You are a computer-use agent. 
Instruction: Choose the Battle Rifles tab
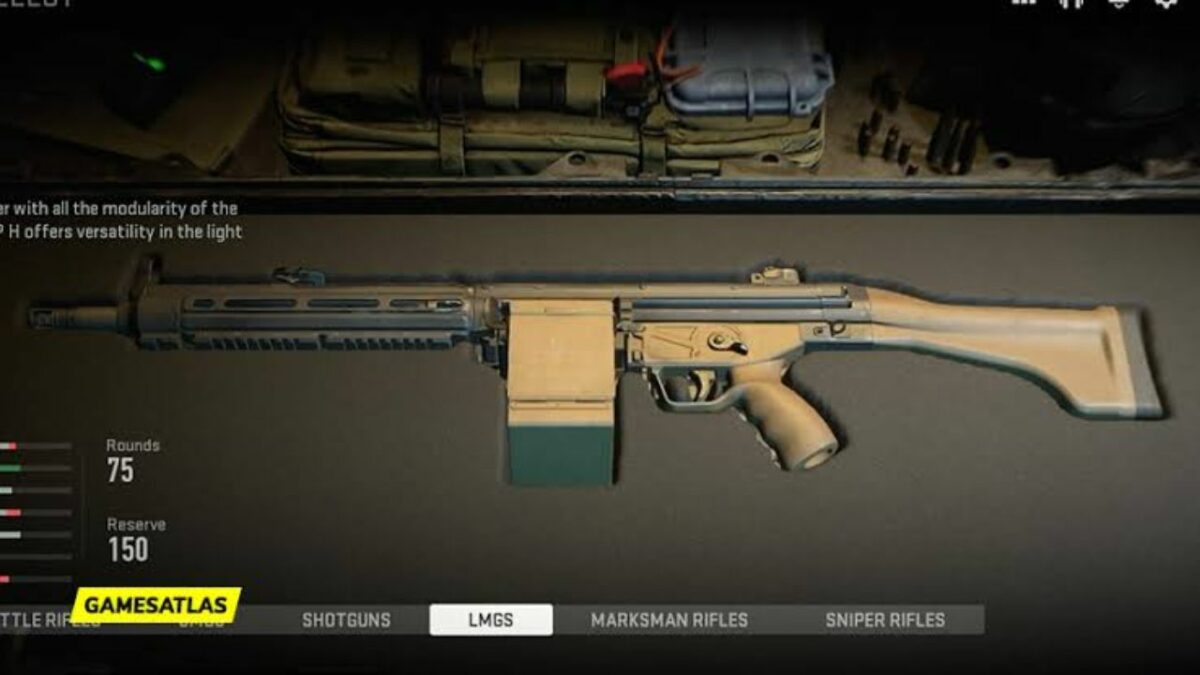pyautogui.click(x=35, y=620)
